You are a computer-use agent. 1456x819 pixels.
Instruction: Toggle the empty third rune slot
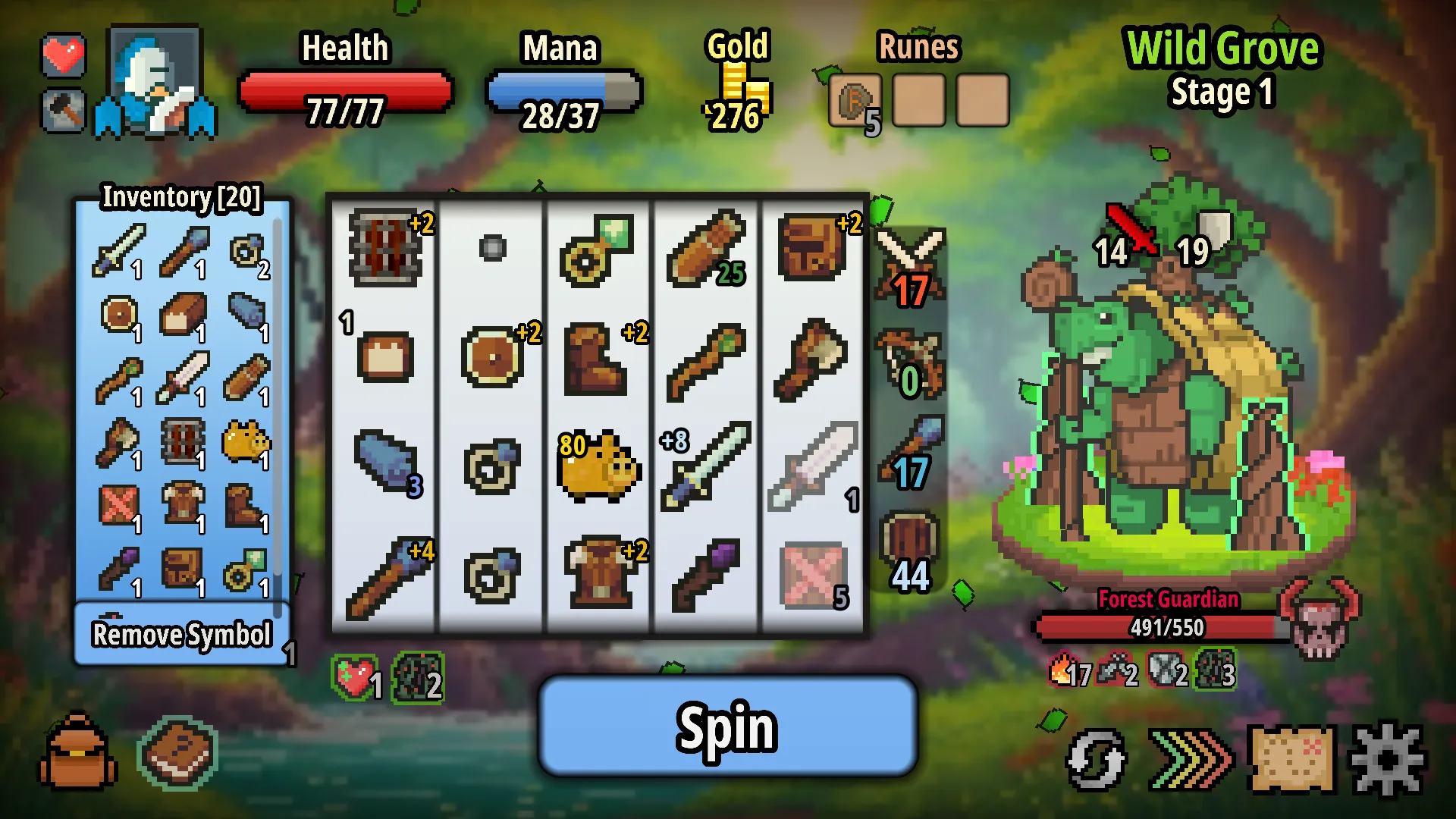(981, 99)
